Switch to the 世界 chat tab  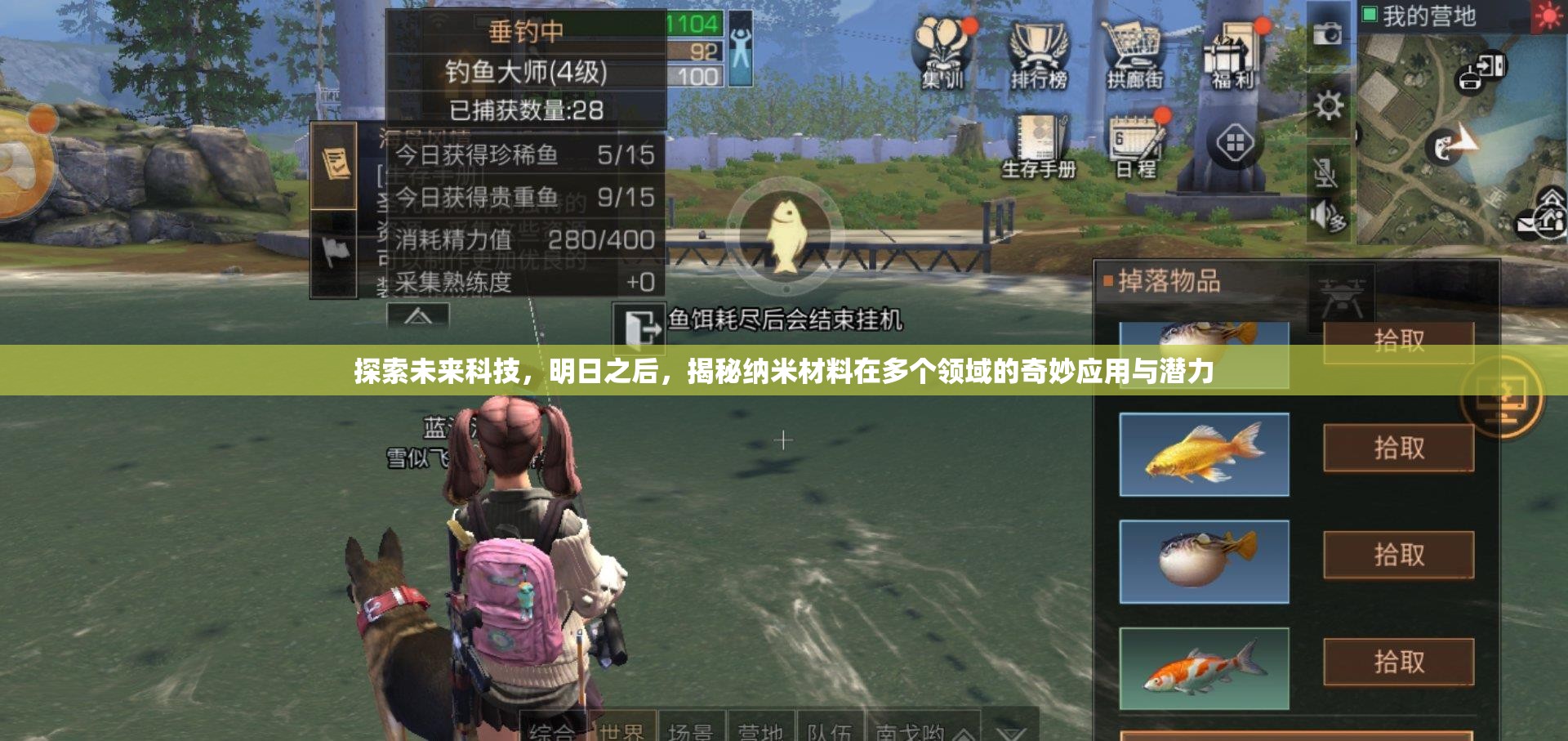625,731
